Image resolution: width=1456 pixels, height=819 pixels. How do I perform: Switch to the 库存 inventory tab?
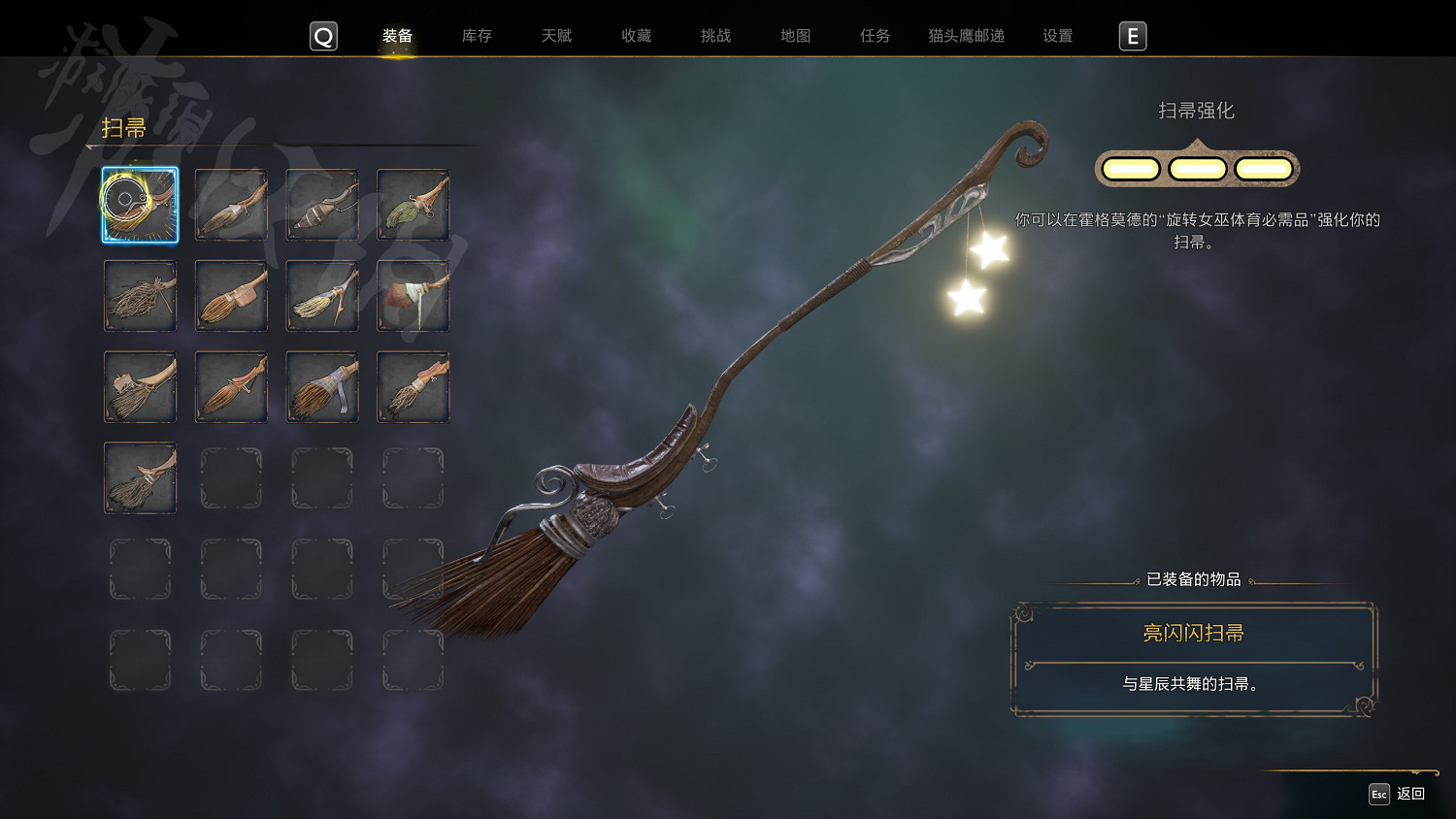[477, 36]
